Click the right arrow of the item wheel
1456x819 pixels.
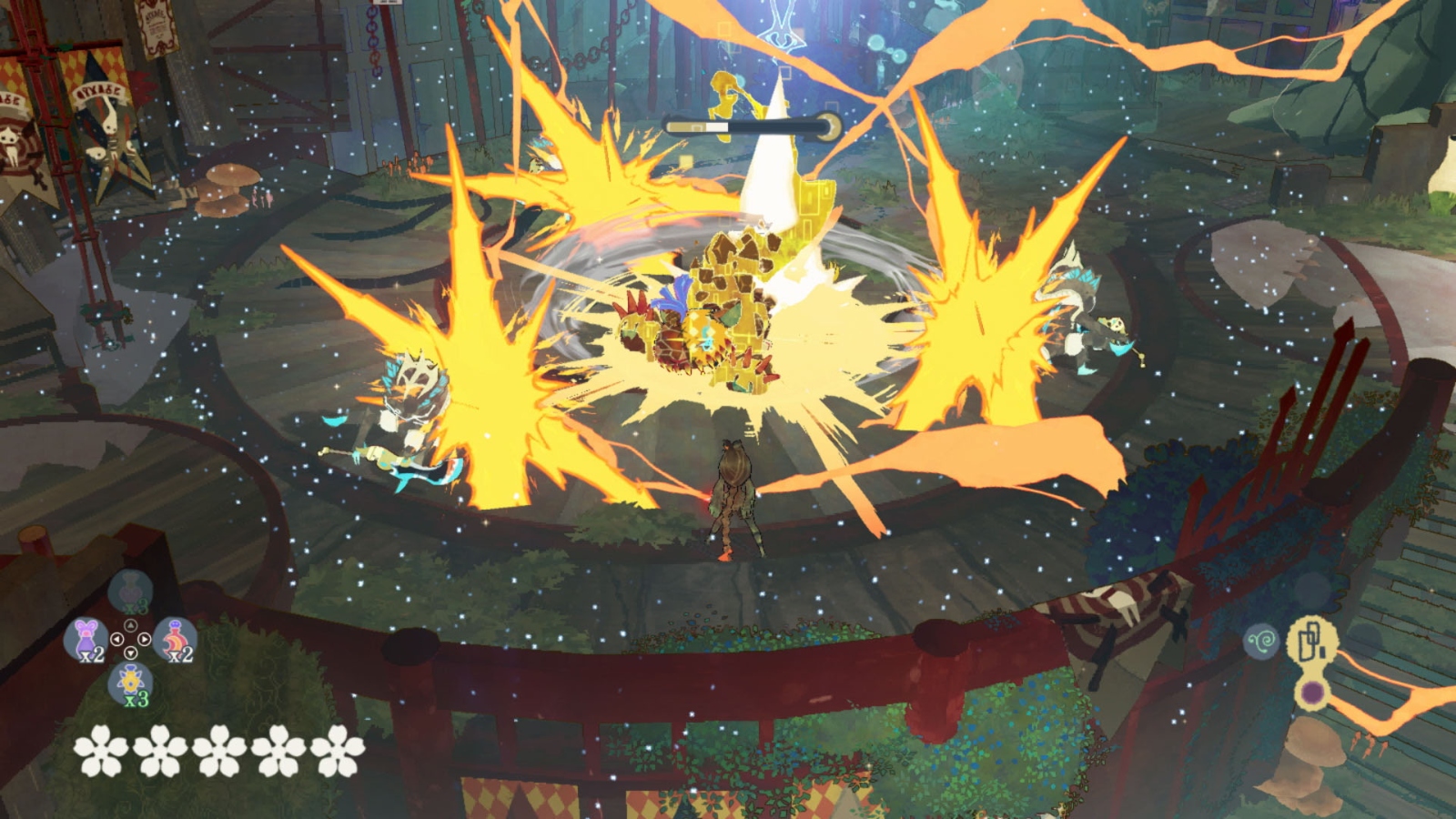(x=144, y=639)
